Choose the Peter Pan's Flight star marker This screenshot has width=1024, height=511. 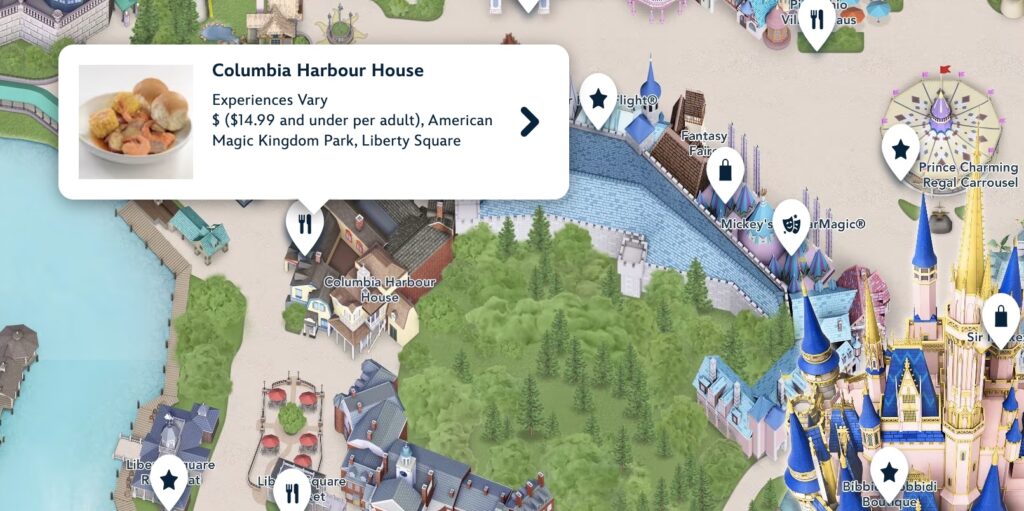point(598,98)
